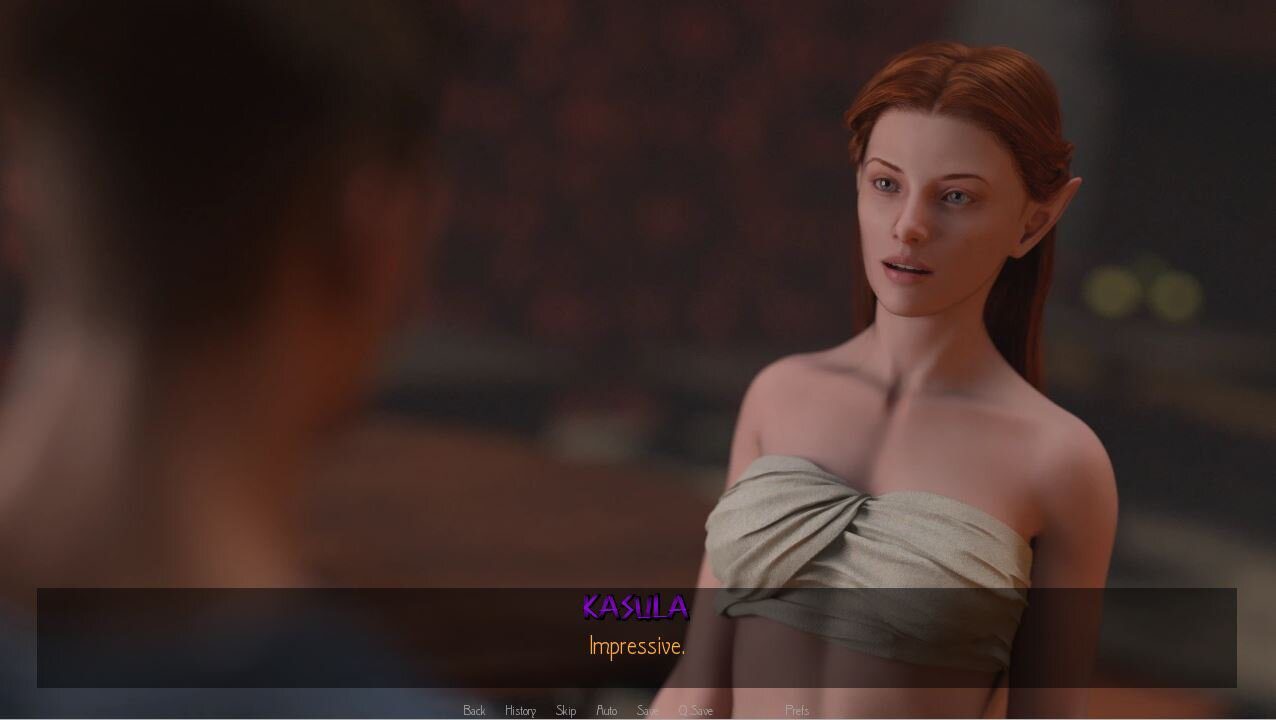Open the Save game screen

point(647,710)
